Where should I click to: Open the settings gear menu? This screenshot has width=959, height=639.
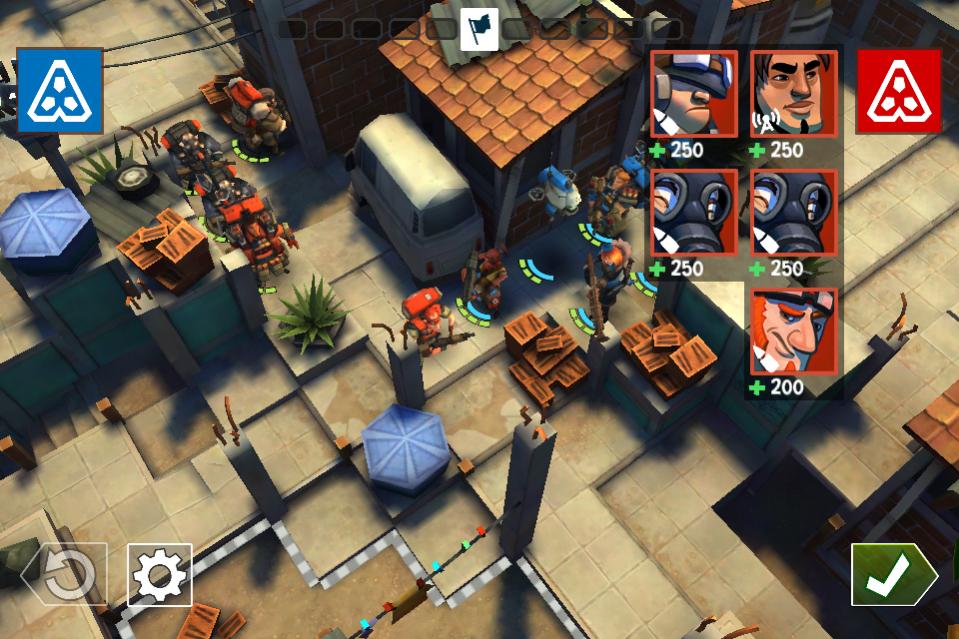point(160,575)
